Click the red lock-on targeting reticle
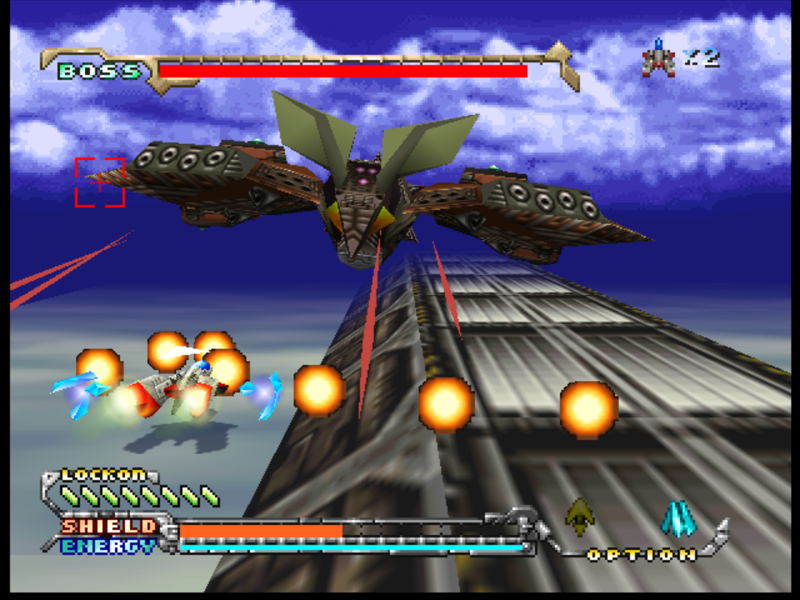Viewport: 800px width, 600px height. (x=100, y=182)
